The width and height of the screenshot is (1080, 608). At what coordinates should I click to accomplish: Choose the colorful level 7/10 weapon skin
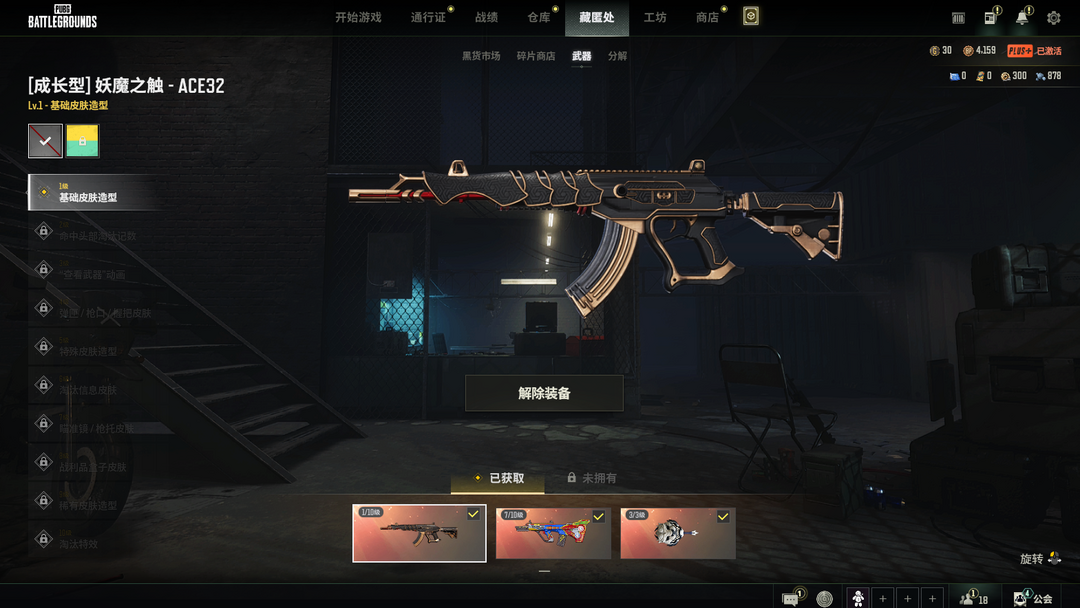tap(553, 533)
